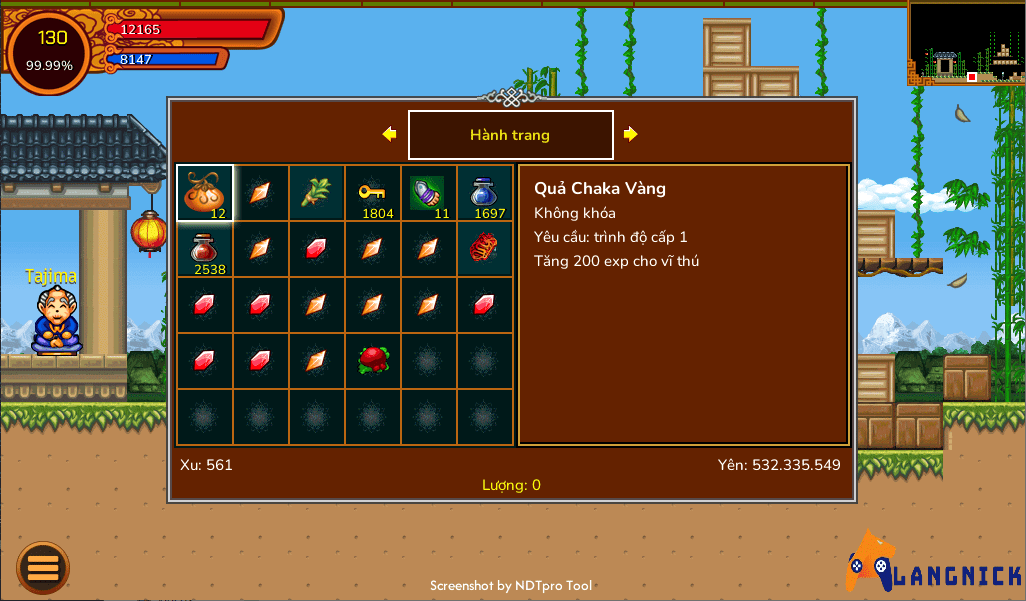Image resolution: width=1026 pixels, height=601 pixels.
Task: Open the round hamburger menu button
Action: coord(43,567)
